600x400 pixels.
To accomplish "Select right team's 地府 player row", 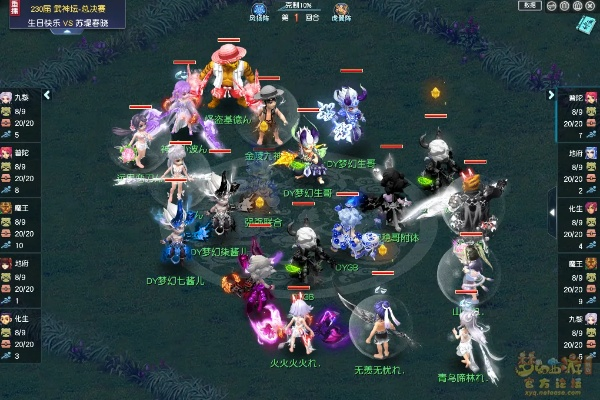I will (579, 171).
